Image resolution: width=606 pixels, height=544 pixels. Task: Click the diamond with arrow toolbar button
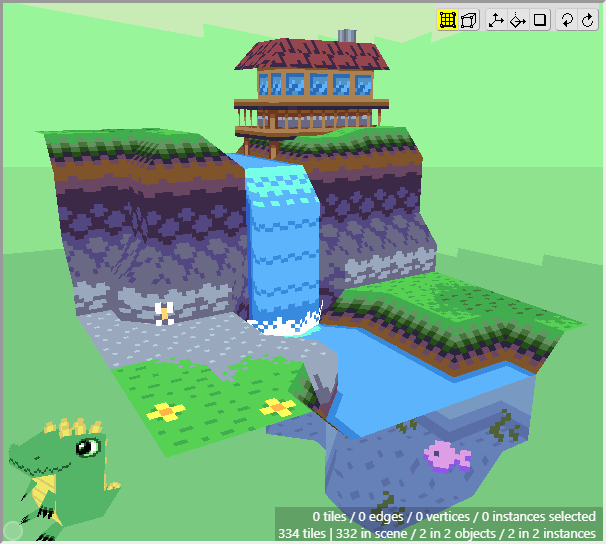coord(518,20)
